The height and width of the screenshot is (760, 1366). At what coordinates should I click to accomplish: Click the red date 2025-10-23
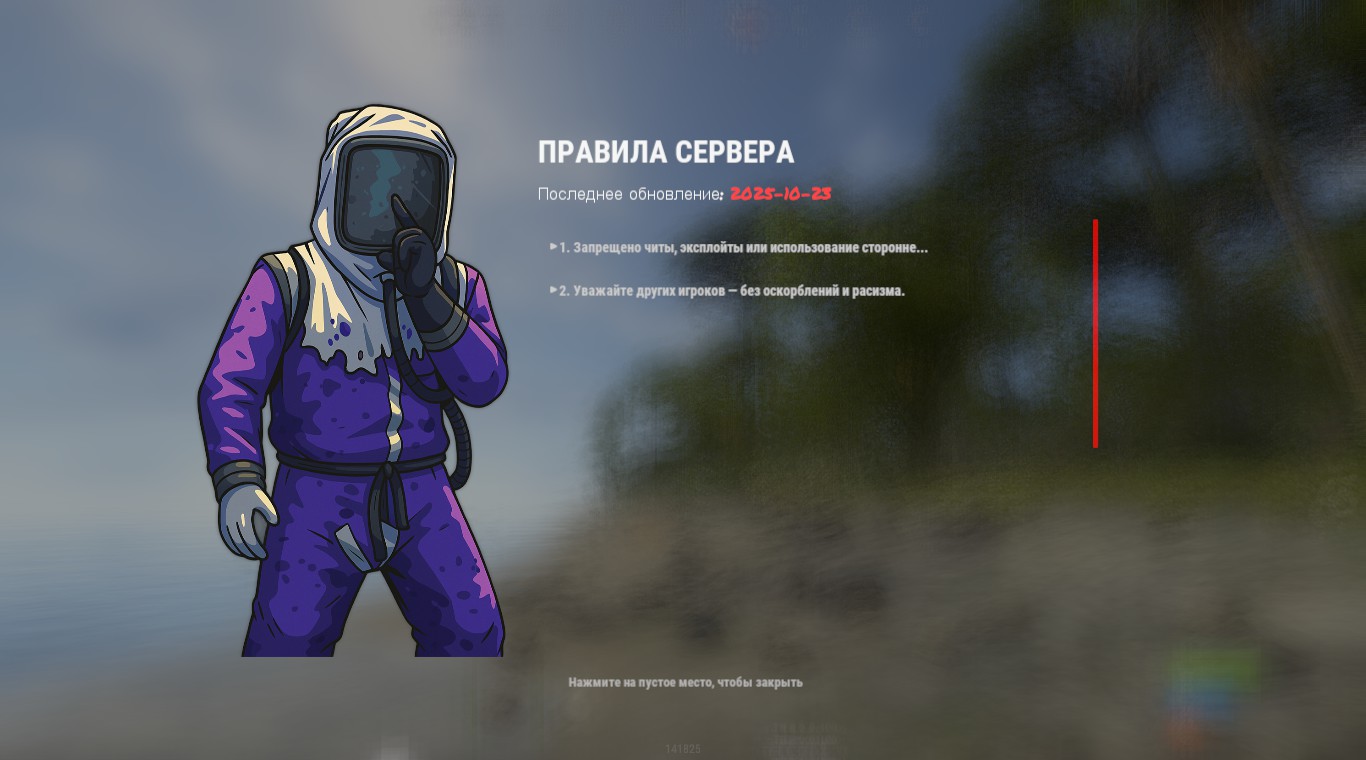pos(780,195)
